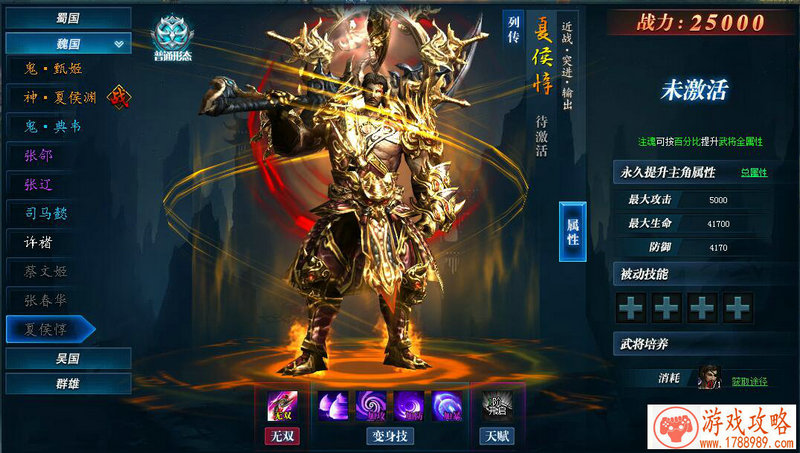Open the 总属性 total attributes link
The width and height of the screenshot is (800, 453).
pos(754,173)
